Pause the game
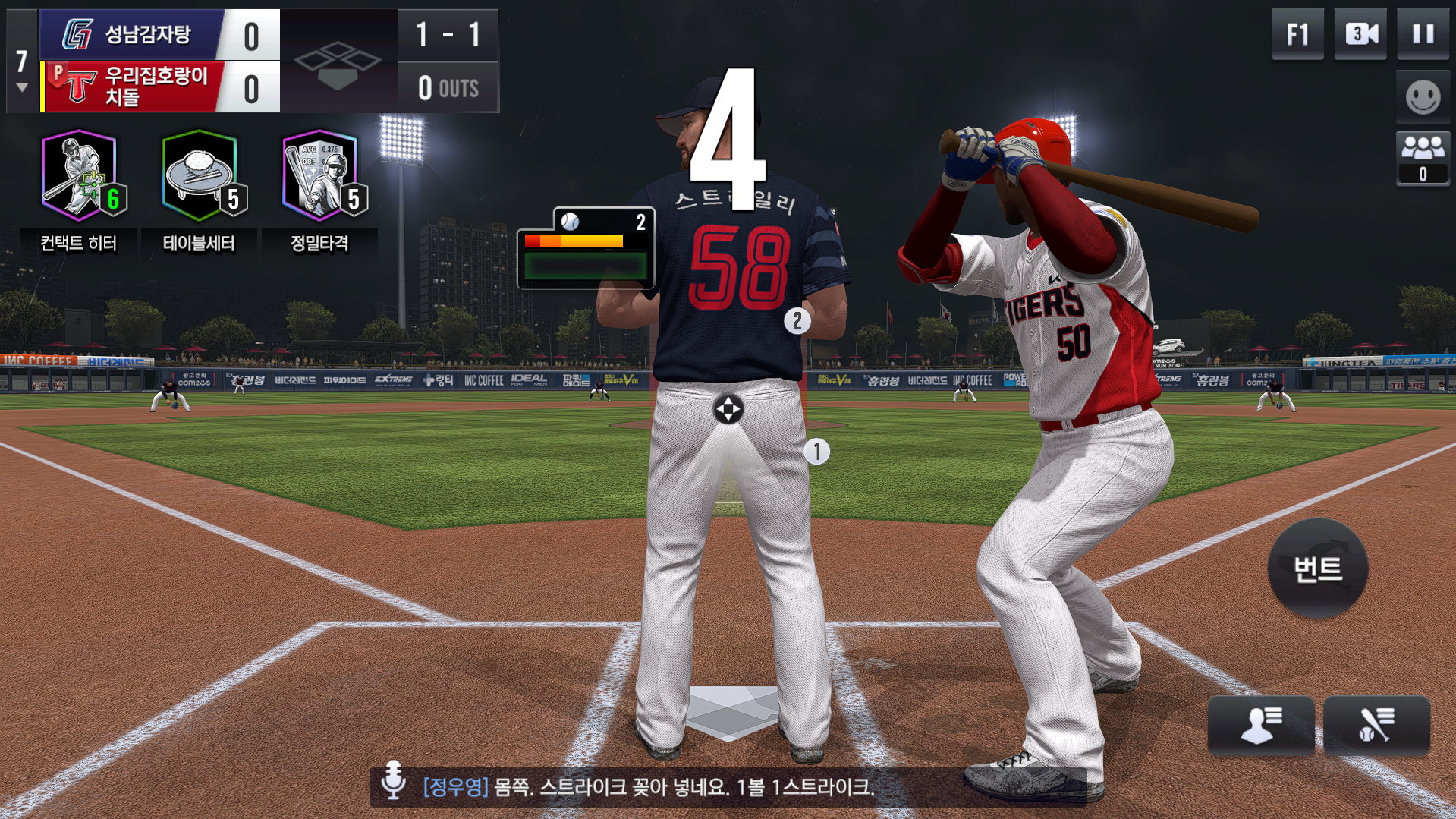The image size is (1456, 819). pyautogui.click(x=1423, y=34)
